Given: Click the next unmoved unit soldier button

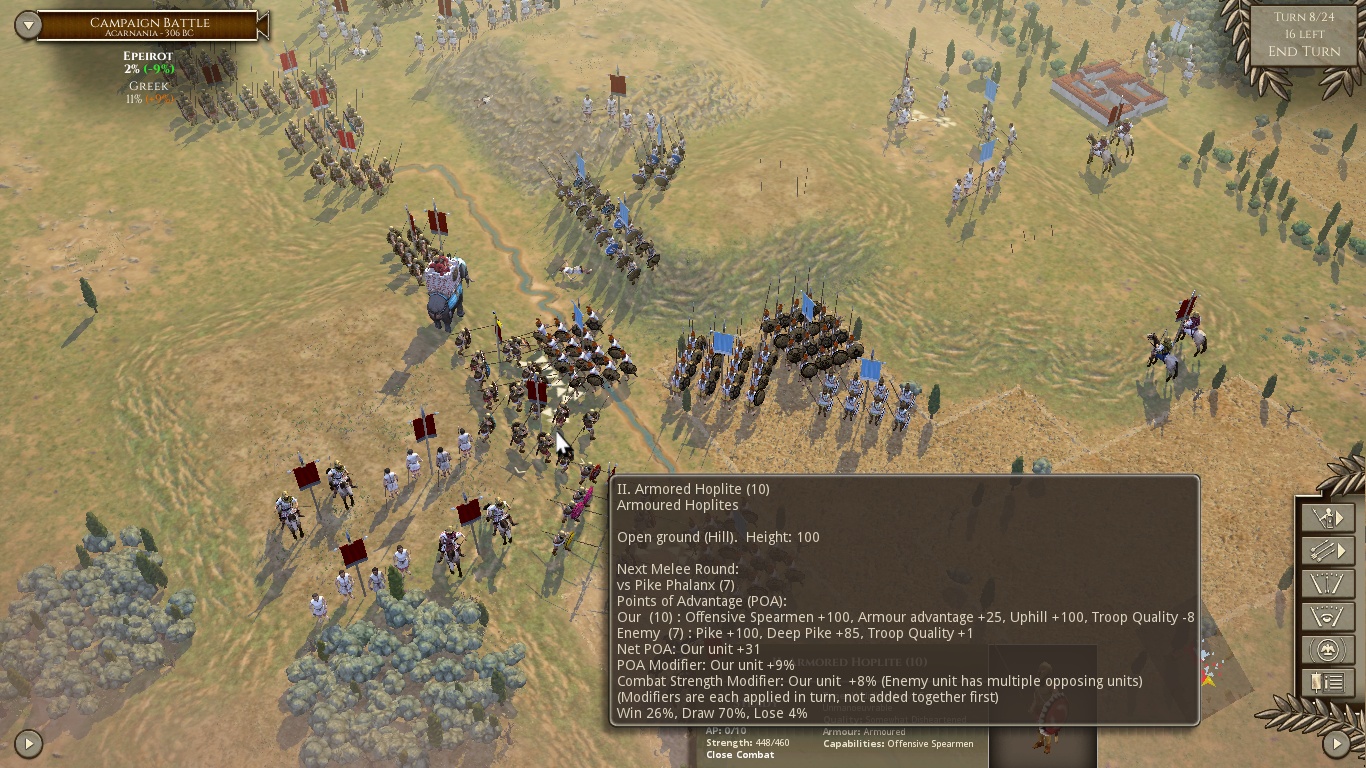Looking at the screenshot, I should 1327,517.
